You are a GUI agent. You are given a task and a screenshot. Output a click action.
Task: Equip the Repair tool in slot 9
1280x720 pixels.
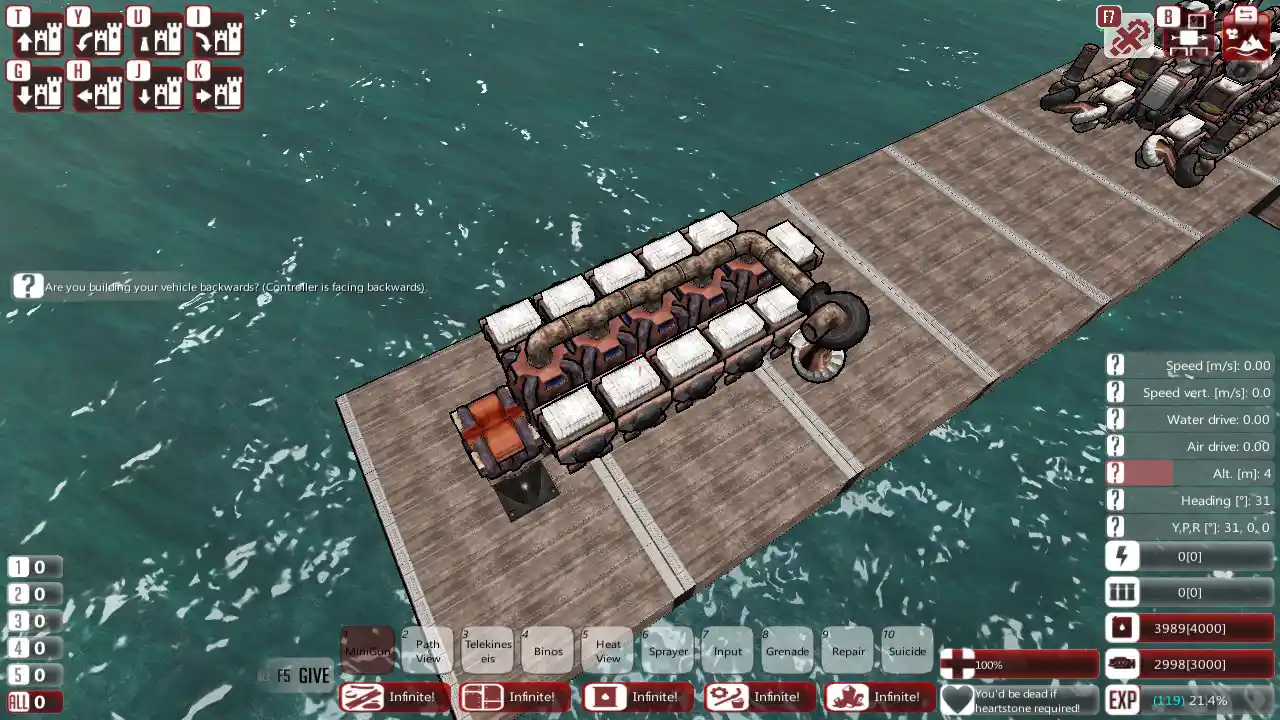coord(847,650)
